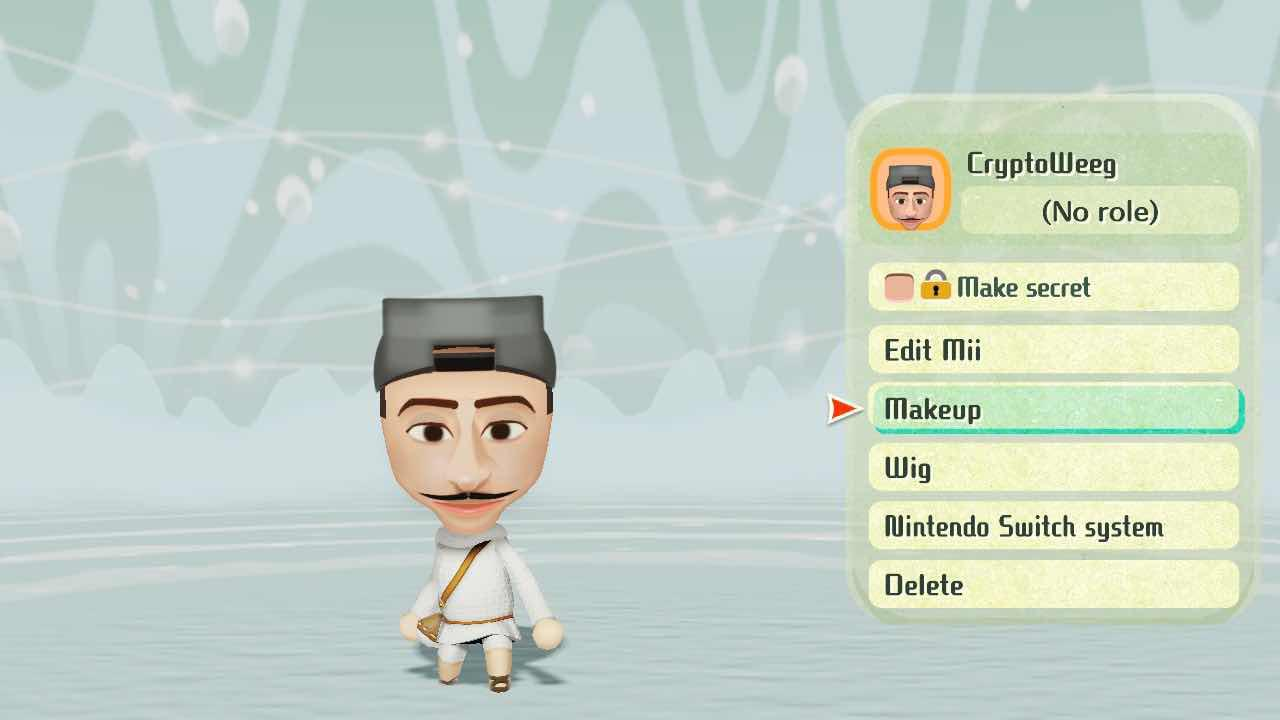
Task: Select the Make secret option
Action: click(x=1053, y=288)
